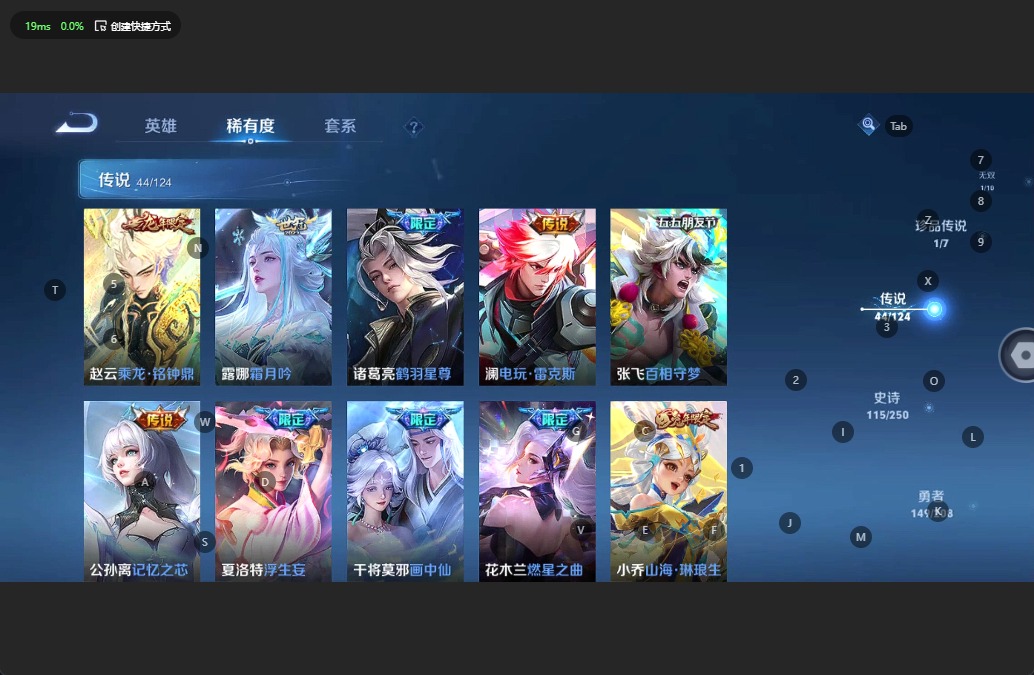The height and width of the screenshot is (675, 1034).
Task: Select the 干将莫邪 画中仙 skin card
Action: click(405, 490)
